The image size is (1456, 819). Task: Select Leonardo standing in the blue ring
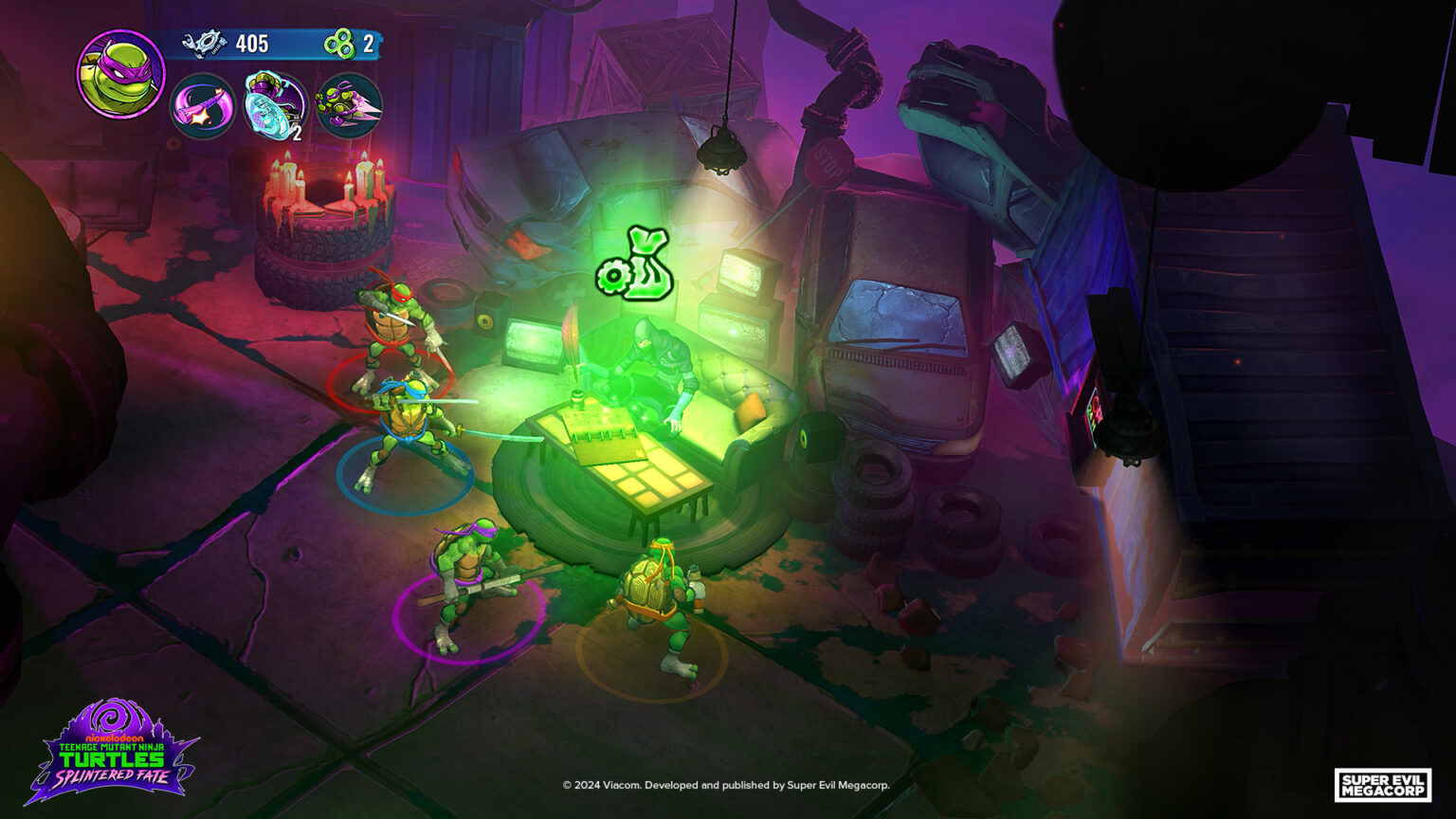pyautogui.click(x=408, y=417)
